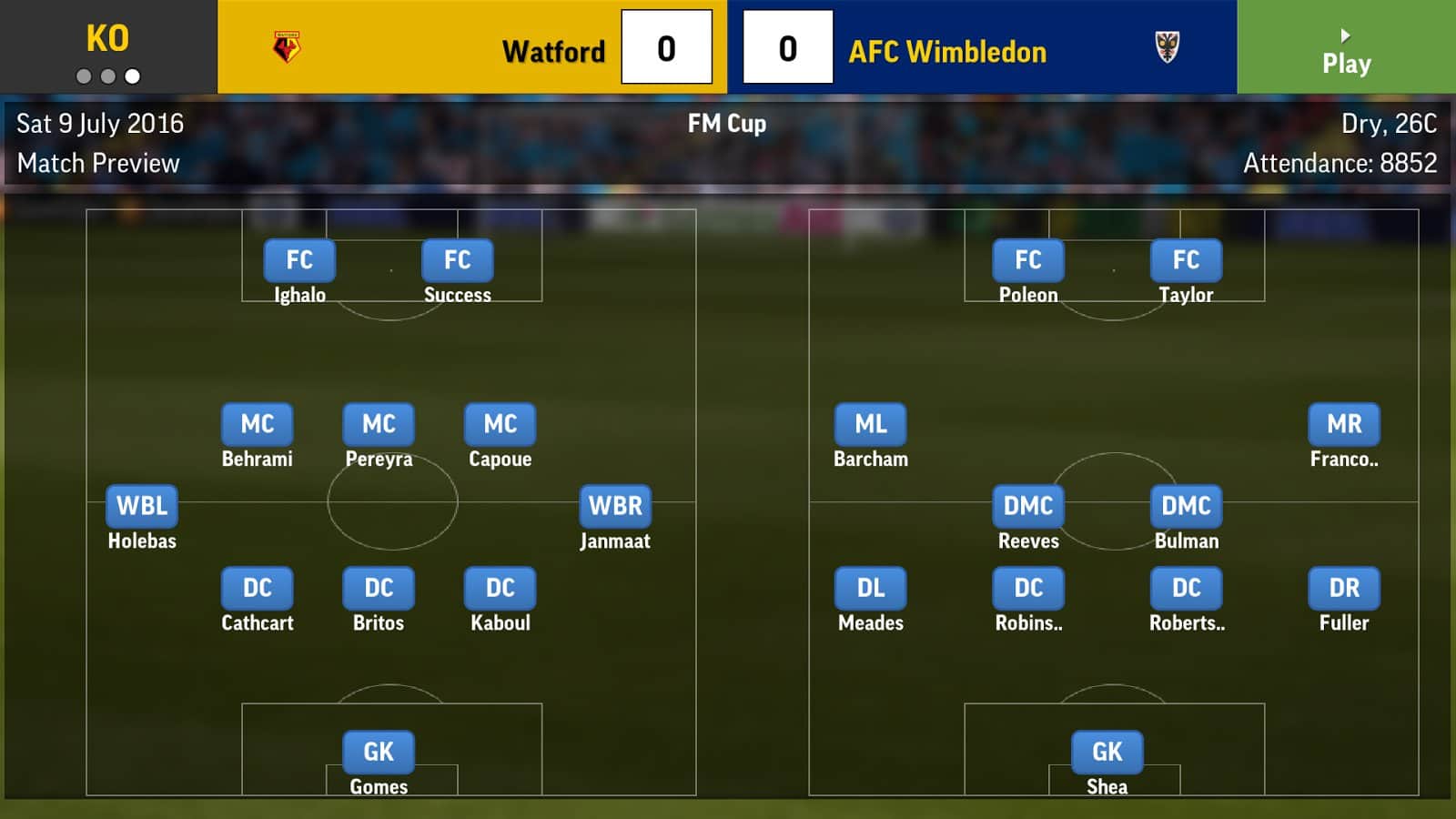Select midfielder Behrami's MC tile

[x=258, y=424]
